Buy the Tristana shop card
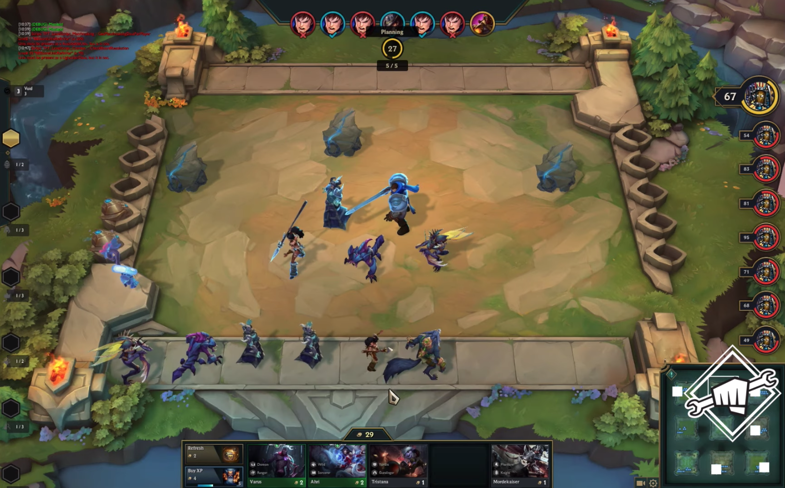Screen dimensions: 785x488 click(x=398, y=465)
